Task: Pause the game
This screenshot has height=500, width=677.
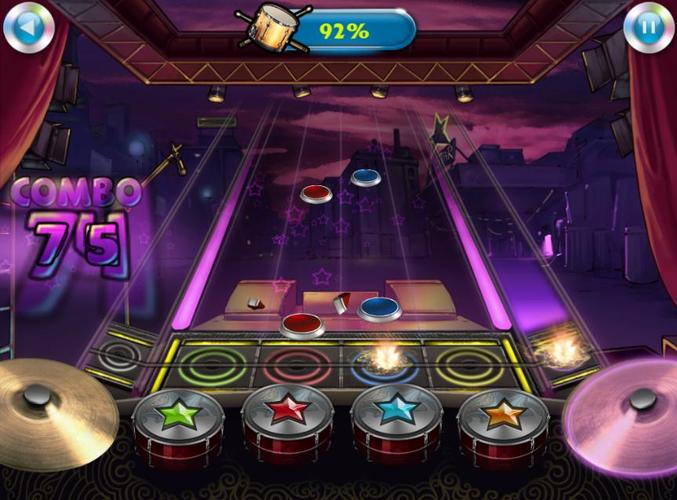Action: pos(648,28)
